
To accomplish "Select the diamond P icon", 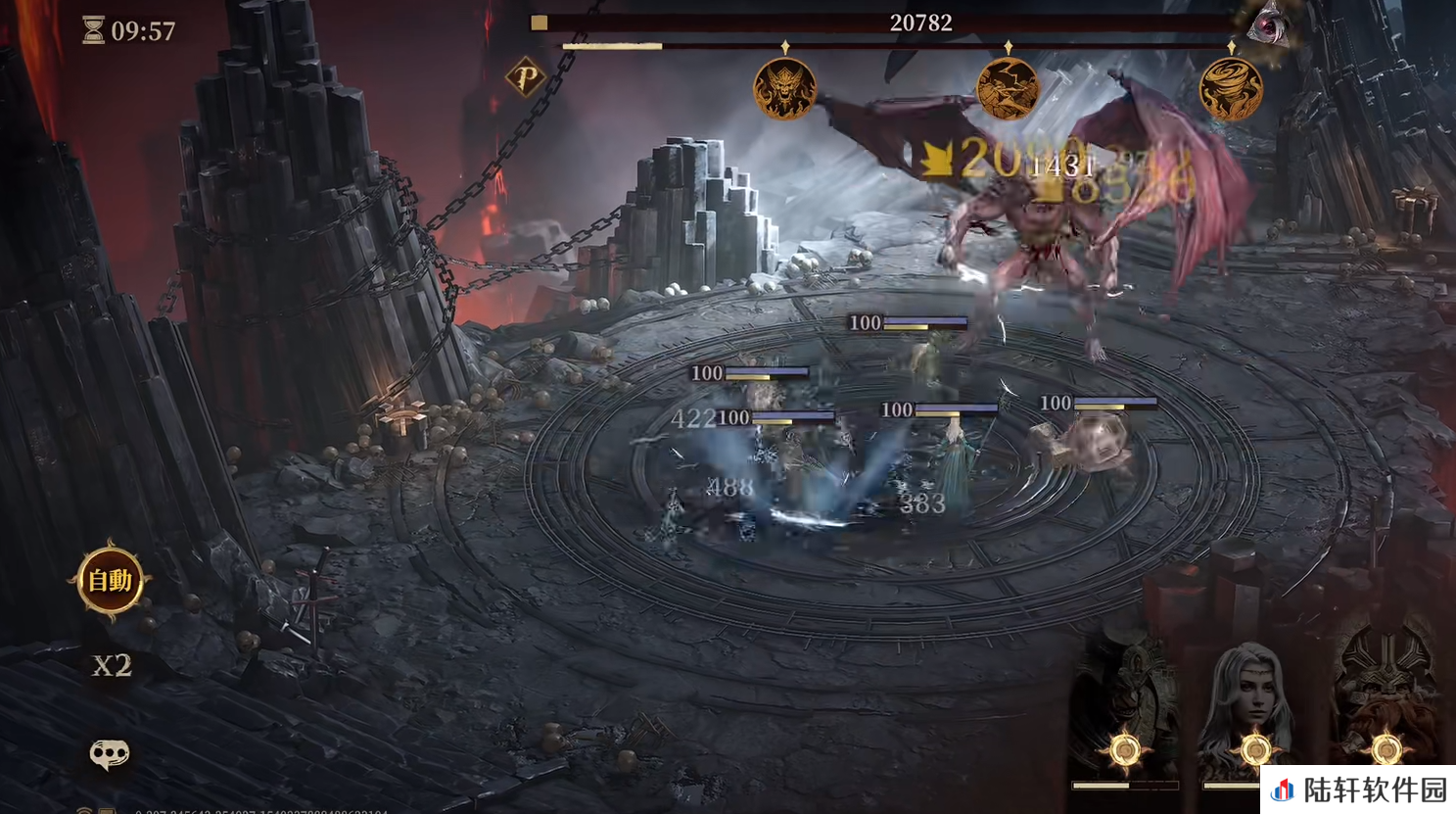I will pos(525,76).
